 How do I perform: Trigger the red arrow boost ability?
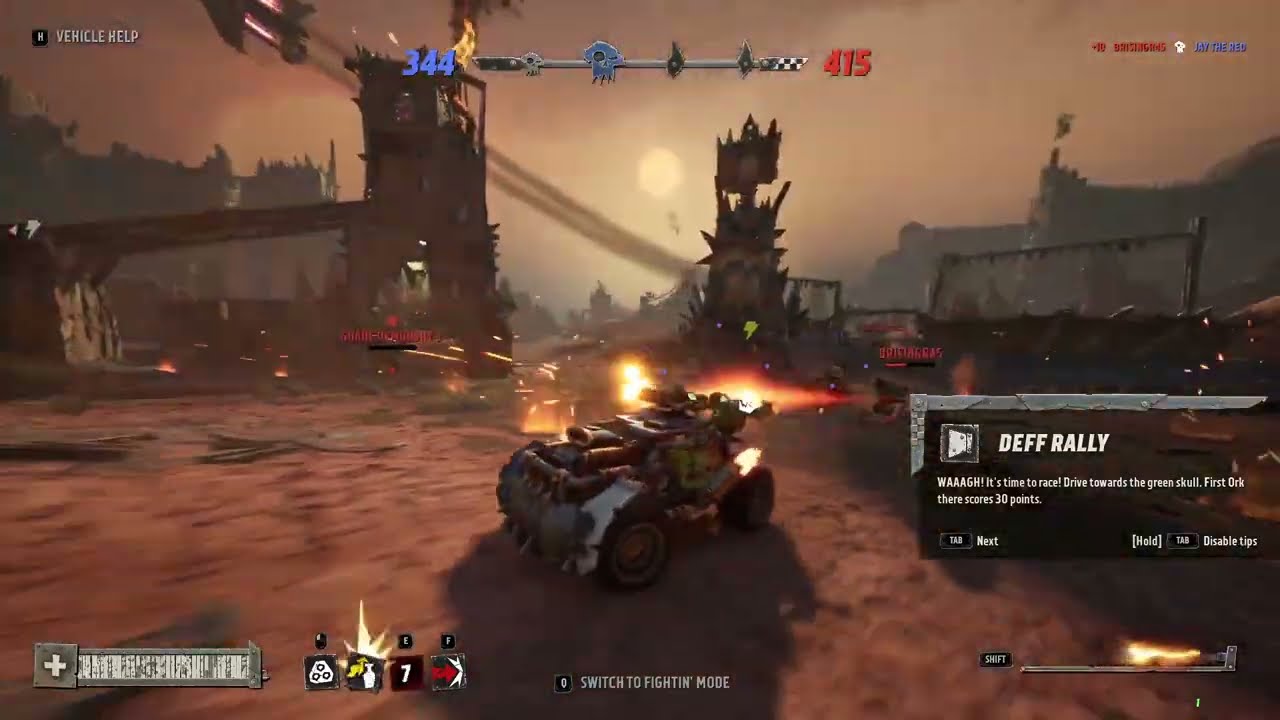pyautogui.click(x=447, y=673)
